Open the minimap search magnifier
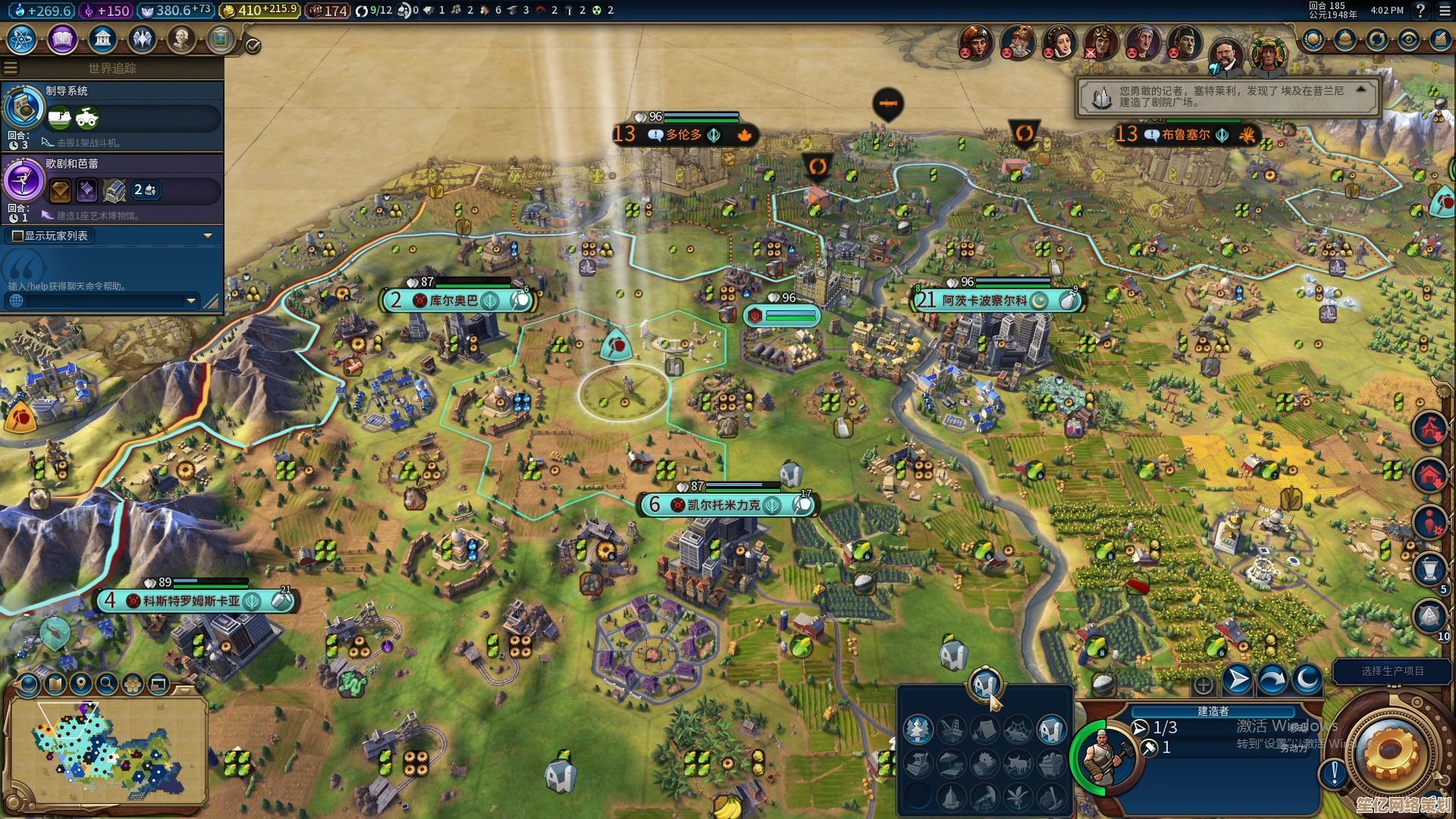This screenshot has width=1456, height=819. 107,684
